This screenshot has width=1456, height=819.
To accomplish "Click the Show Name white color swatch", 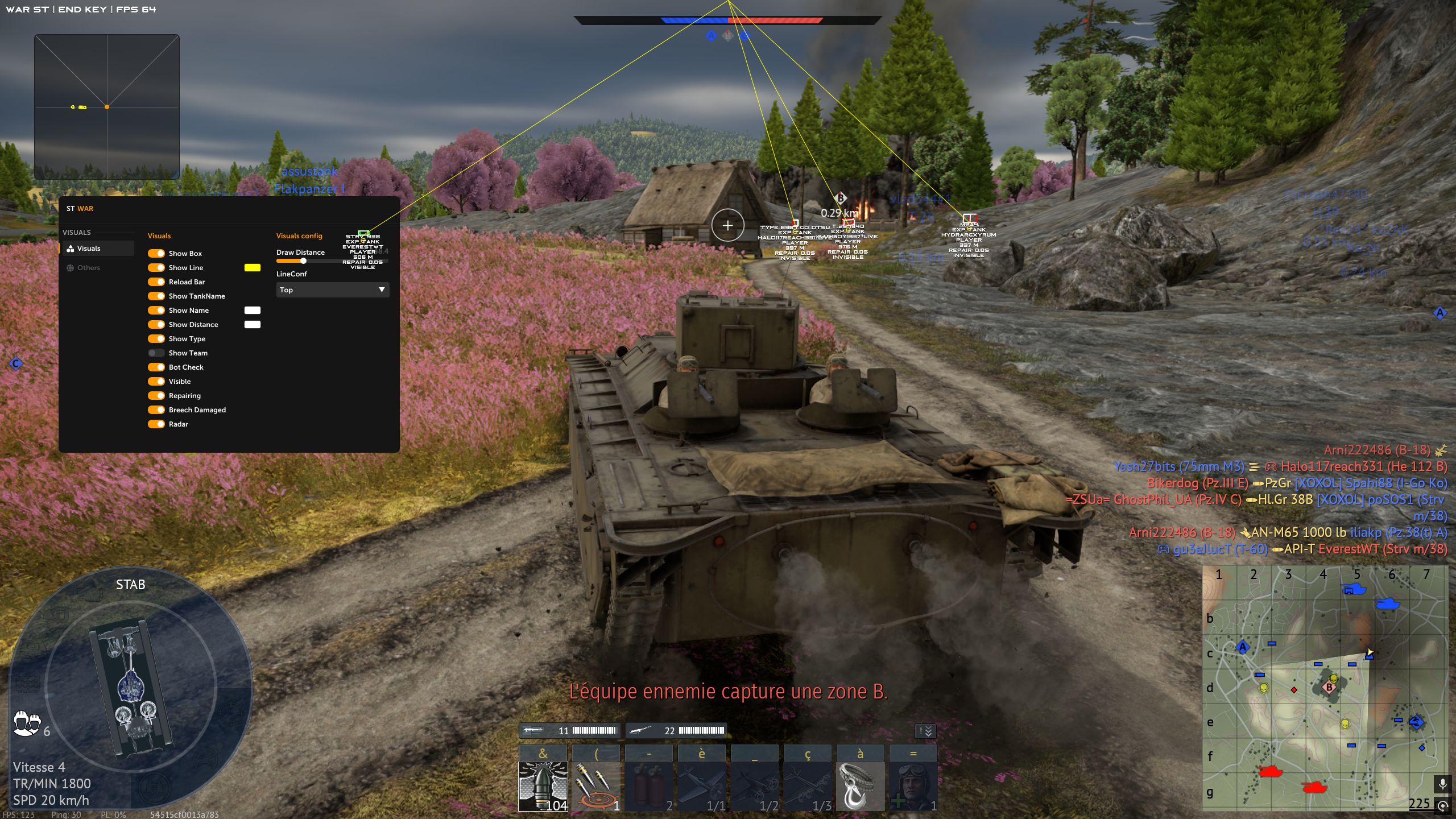I will click(253, 311).
